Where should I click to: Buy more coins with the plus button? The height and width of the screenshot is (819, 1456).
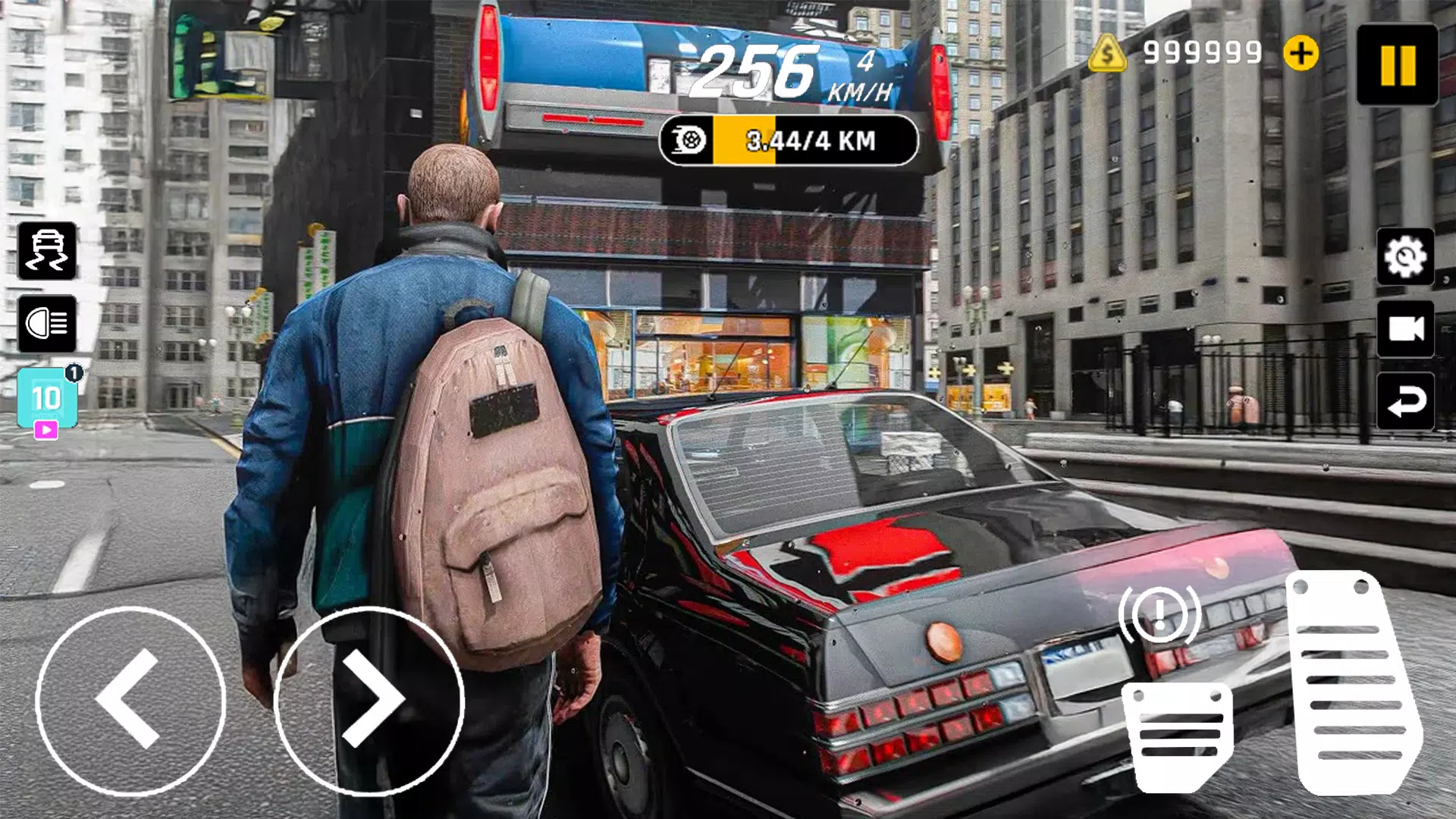click(x=1301, y=53)
